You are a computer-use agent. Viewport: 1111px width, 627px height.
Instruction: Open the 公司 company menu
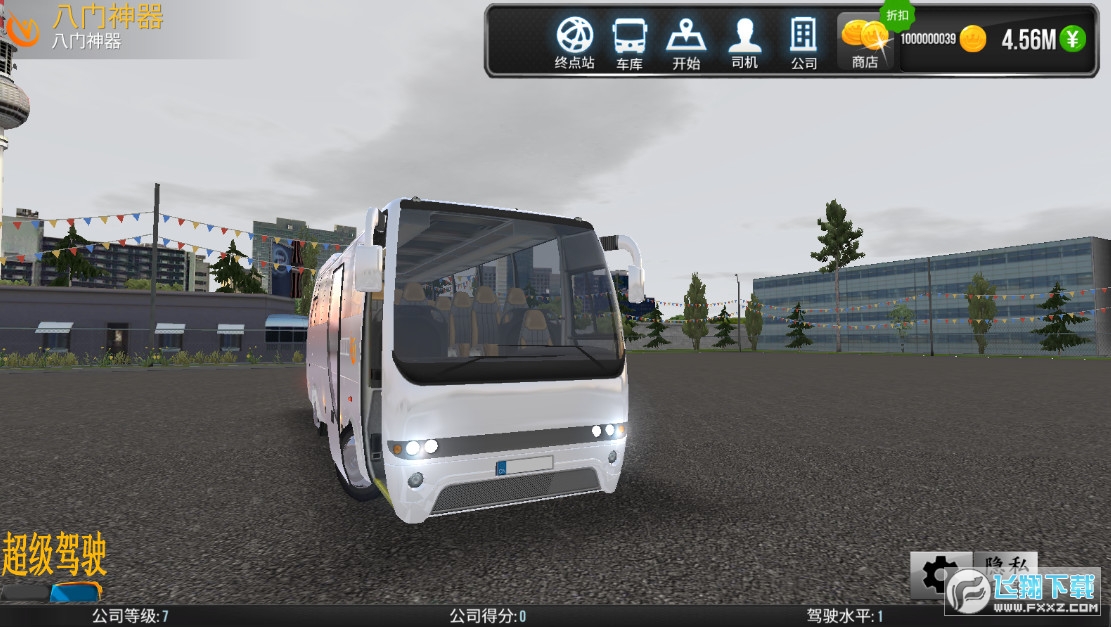(803, 42)
